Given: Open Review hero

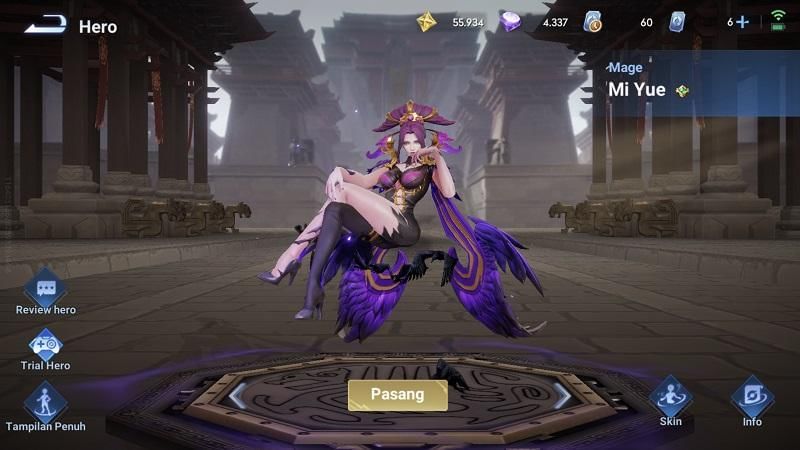Looking at the screenshot, I should (45, 290).
